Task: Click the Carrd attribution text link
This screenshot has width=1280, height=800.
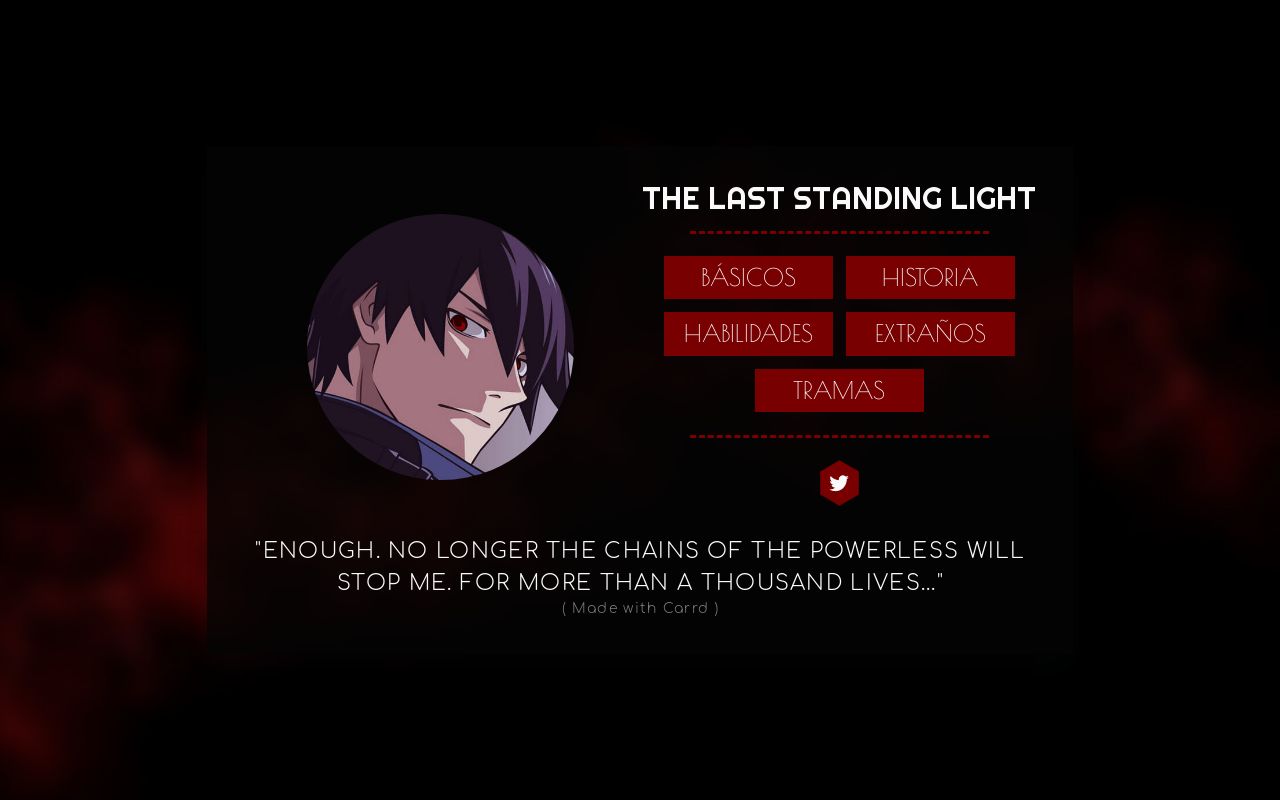Action: 640,607
